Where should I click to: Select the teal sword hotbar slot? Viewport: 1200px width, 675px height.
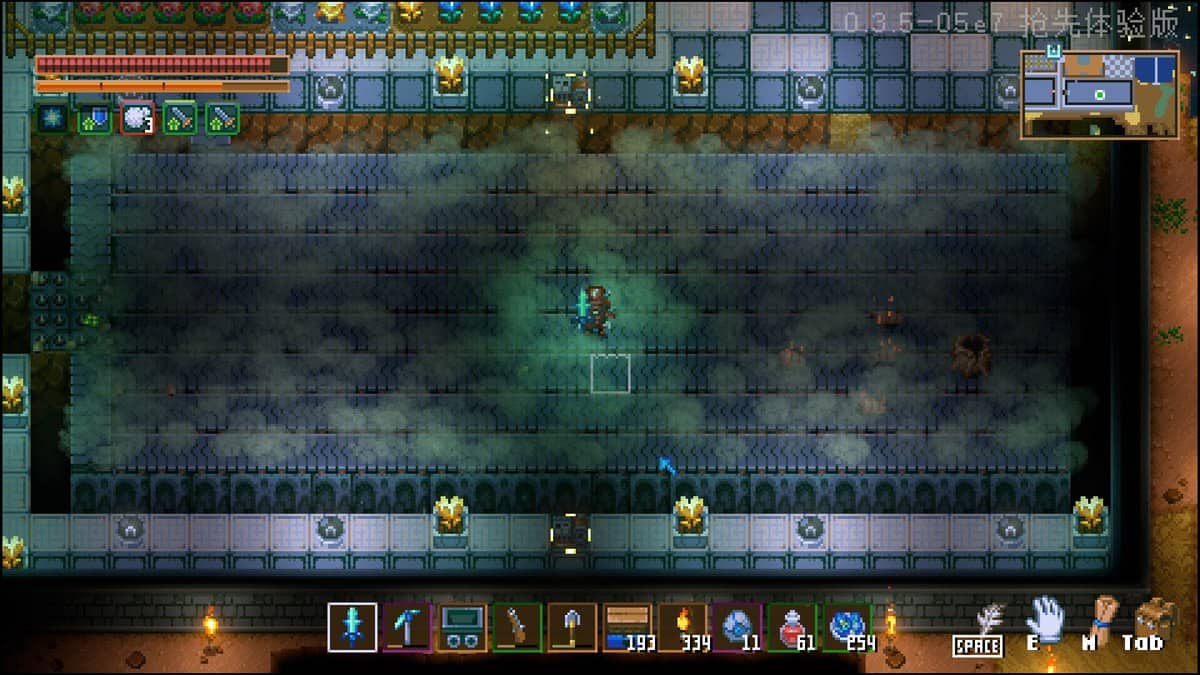(353, 627)
